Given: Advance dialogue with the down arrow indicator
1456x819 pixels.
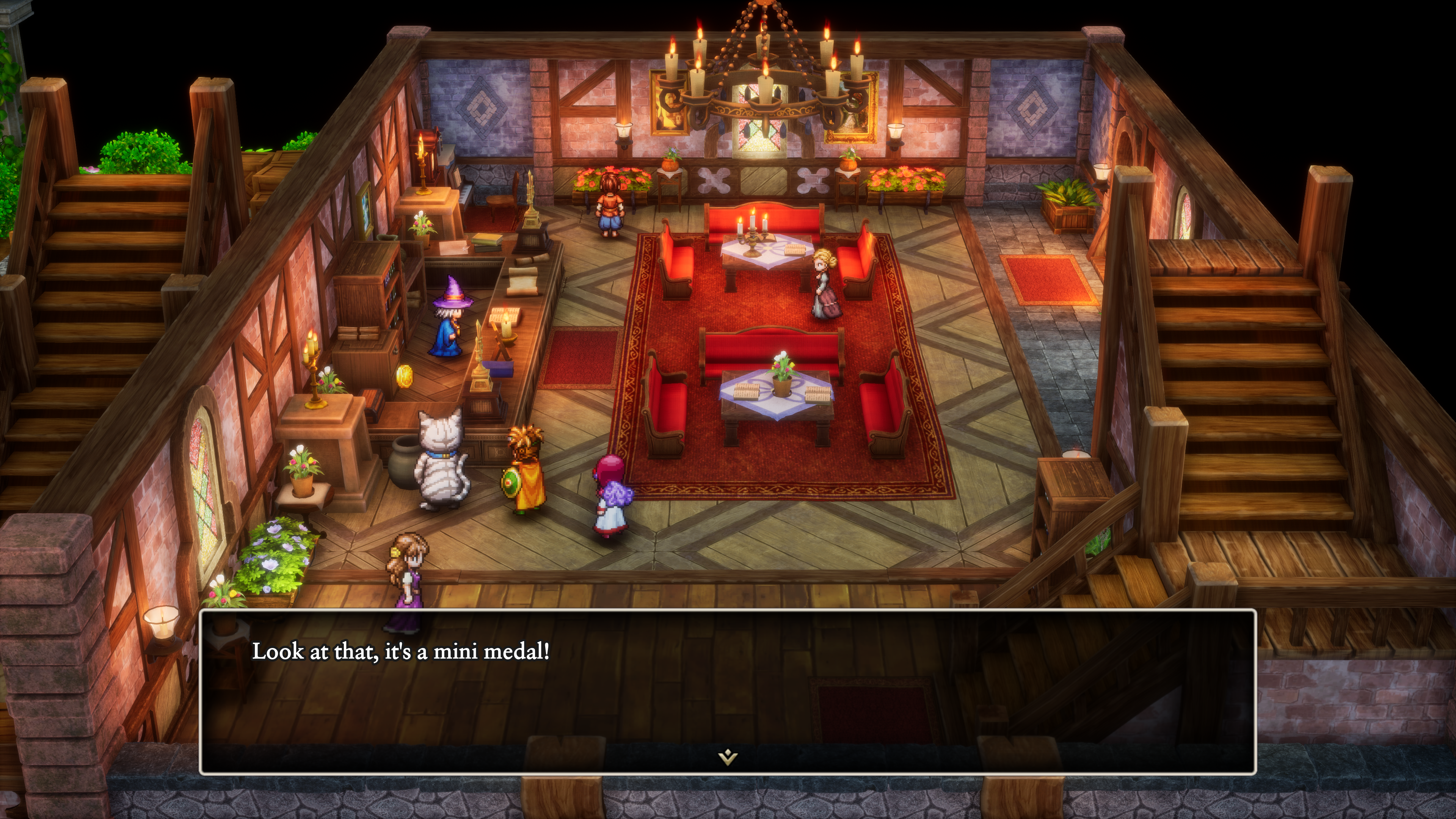Looking at the screenshot, I should tap(728, 756).
